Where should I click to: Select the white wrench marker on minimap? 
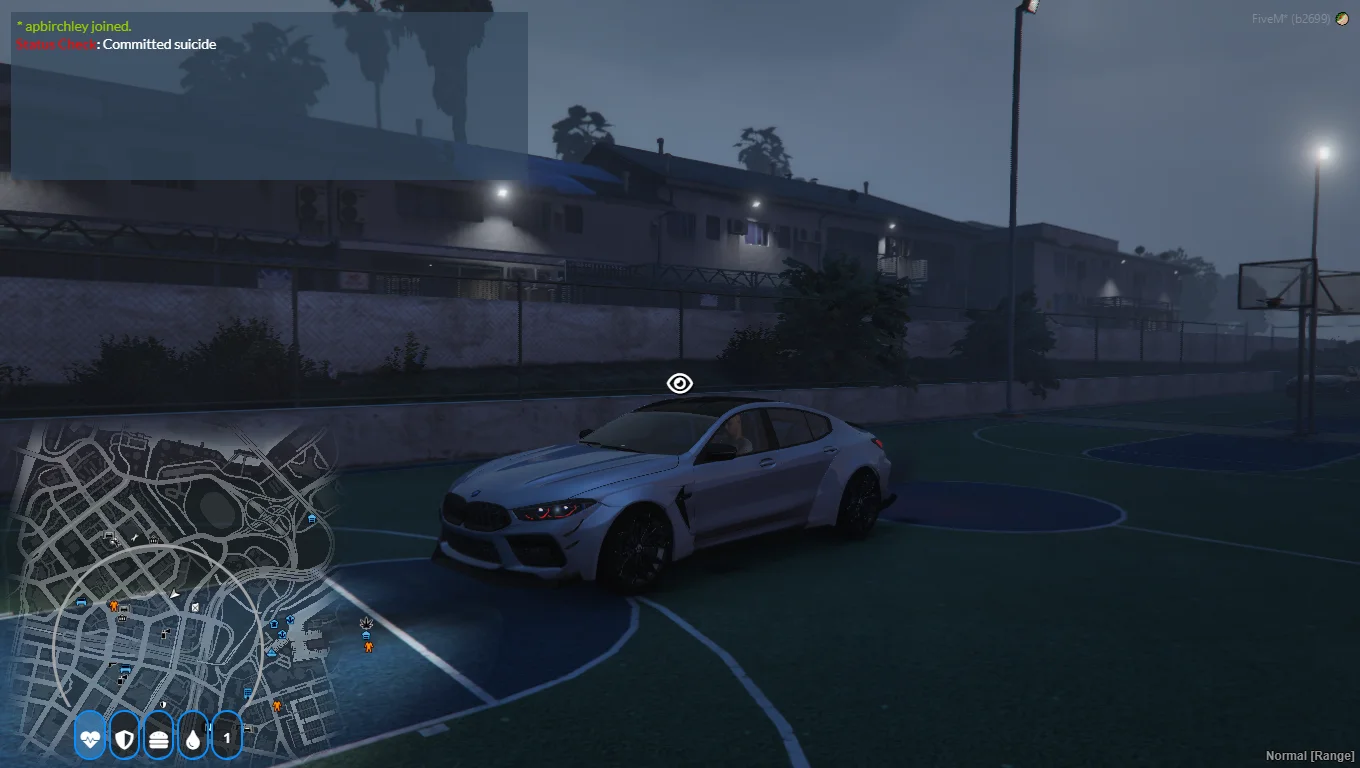point(134,538)
